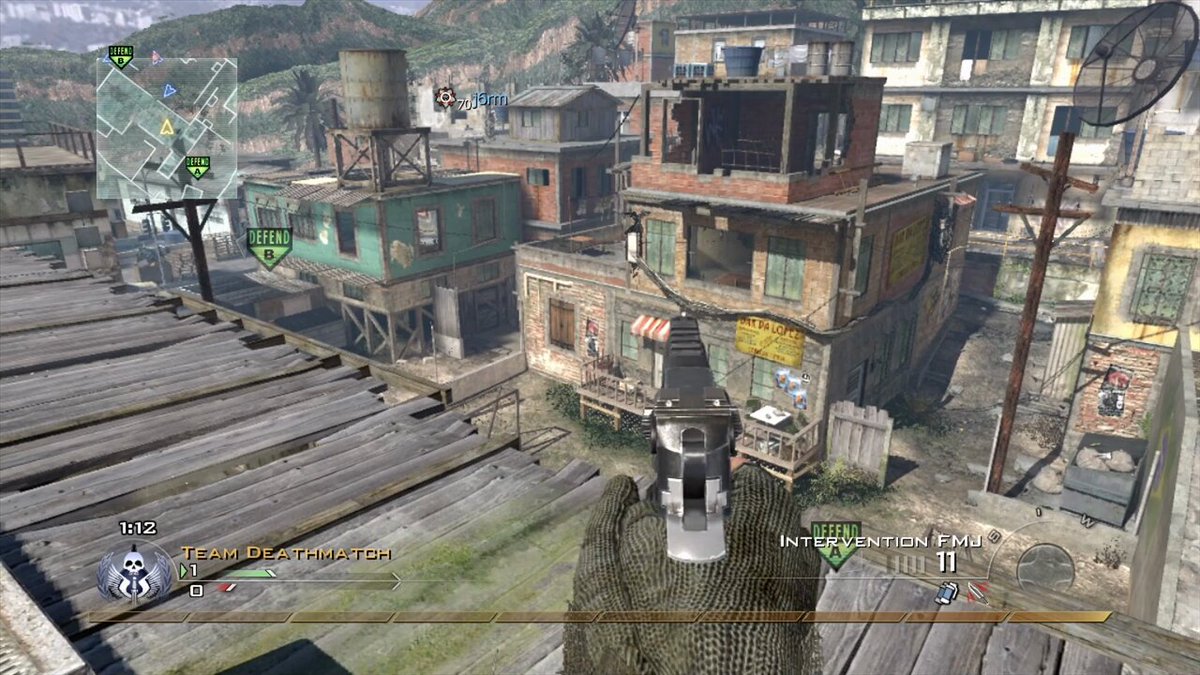Select the throwing knife equipment icon
The height and width of the screenshot is (675, 1200).
tap(976, 592)
